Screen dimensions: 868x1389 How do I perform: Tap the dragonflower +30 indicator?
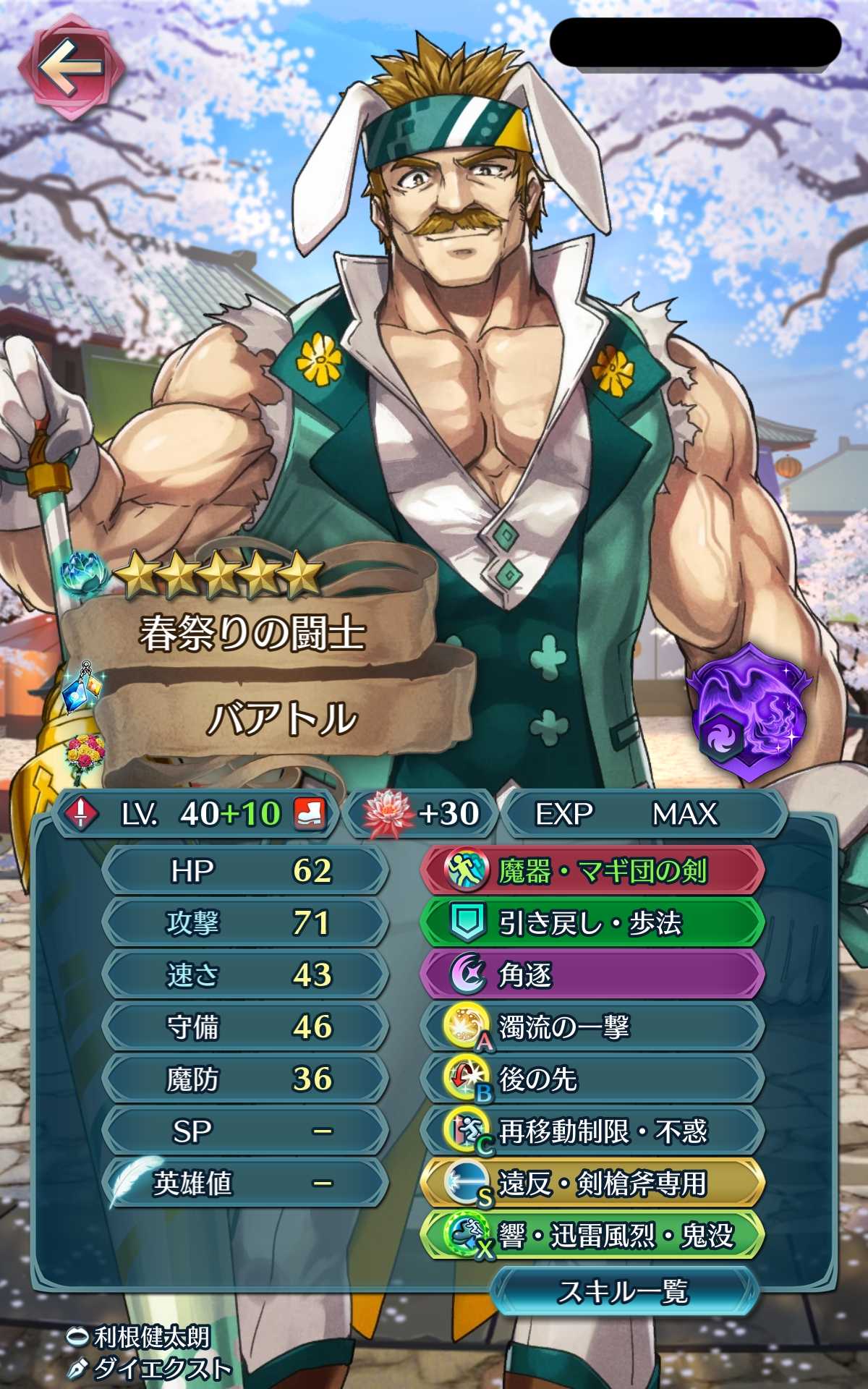pyautogui.click(x=421, y=814)
